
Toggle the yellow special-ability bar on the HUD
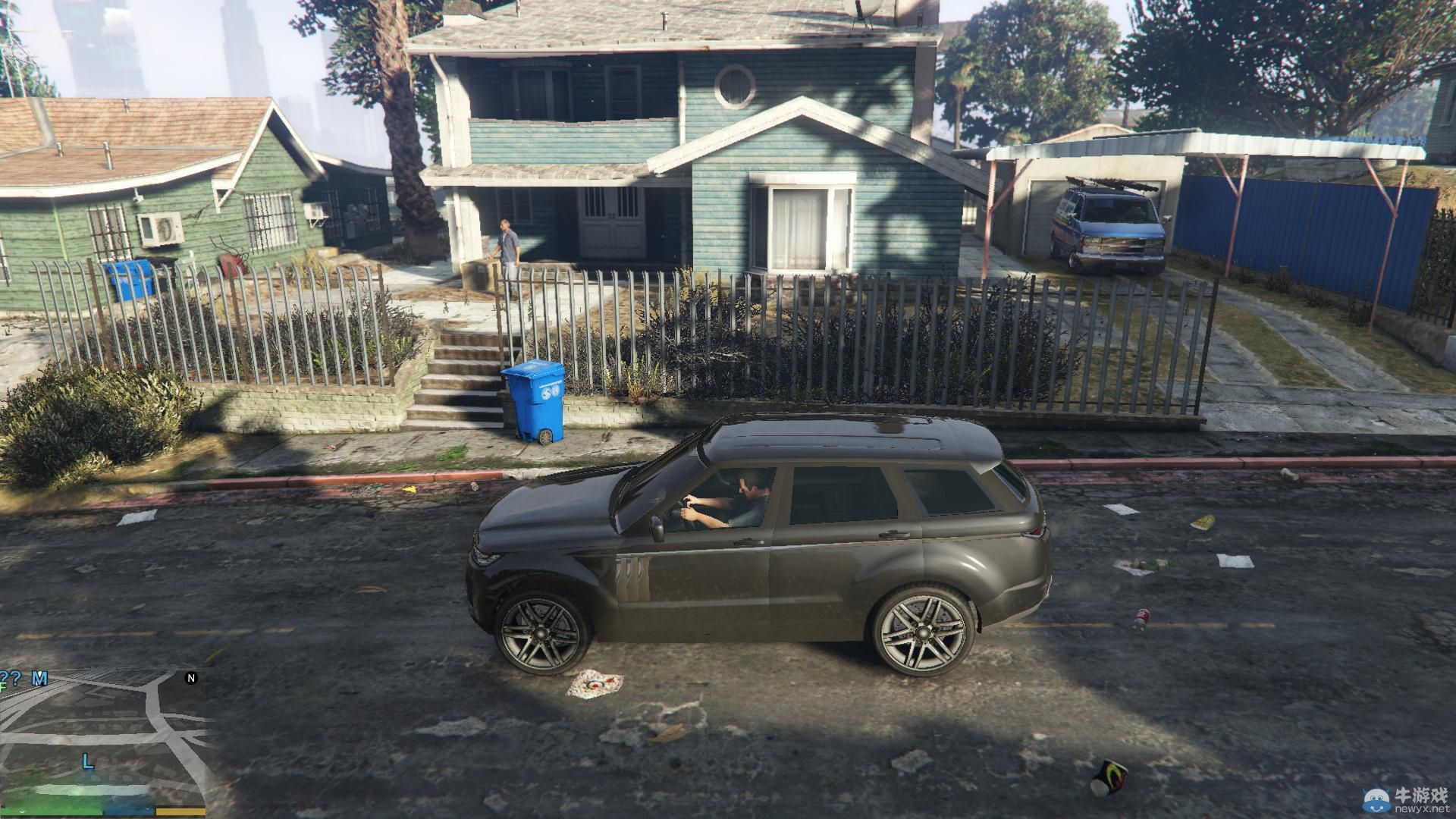(182, 811)
